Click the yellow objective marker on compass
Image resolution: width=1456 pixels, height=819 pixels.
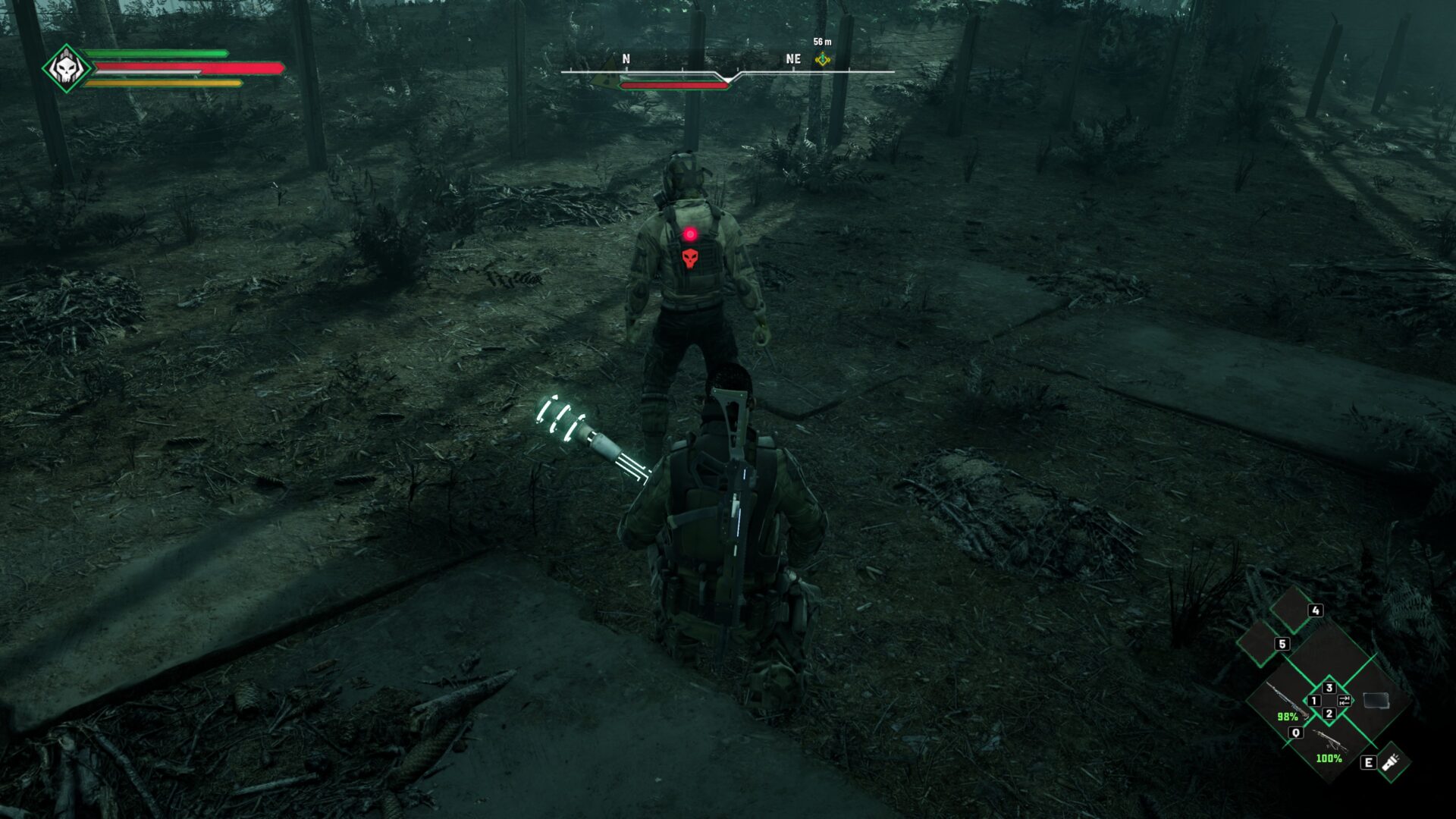pos(822,60)
